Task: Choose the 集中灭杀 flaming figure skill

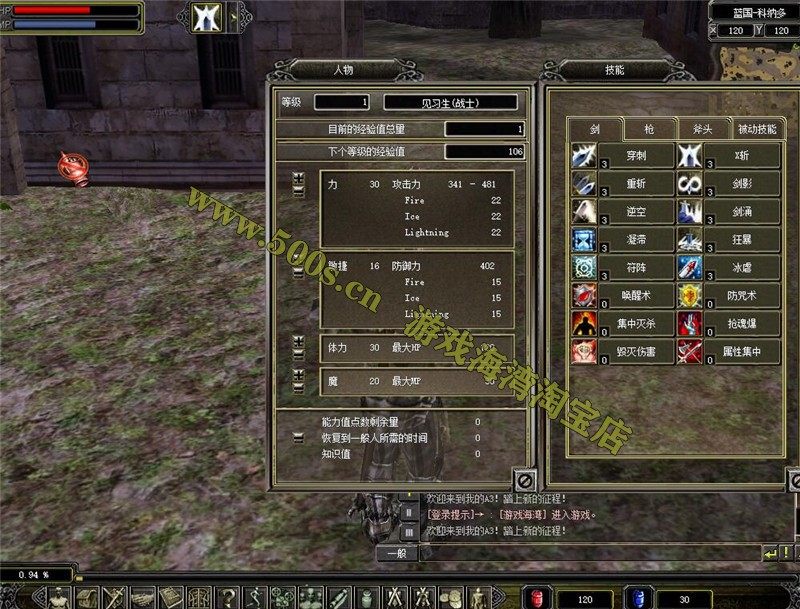Action: coord(584,324)
